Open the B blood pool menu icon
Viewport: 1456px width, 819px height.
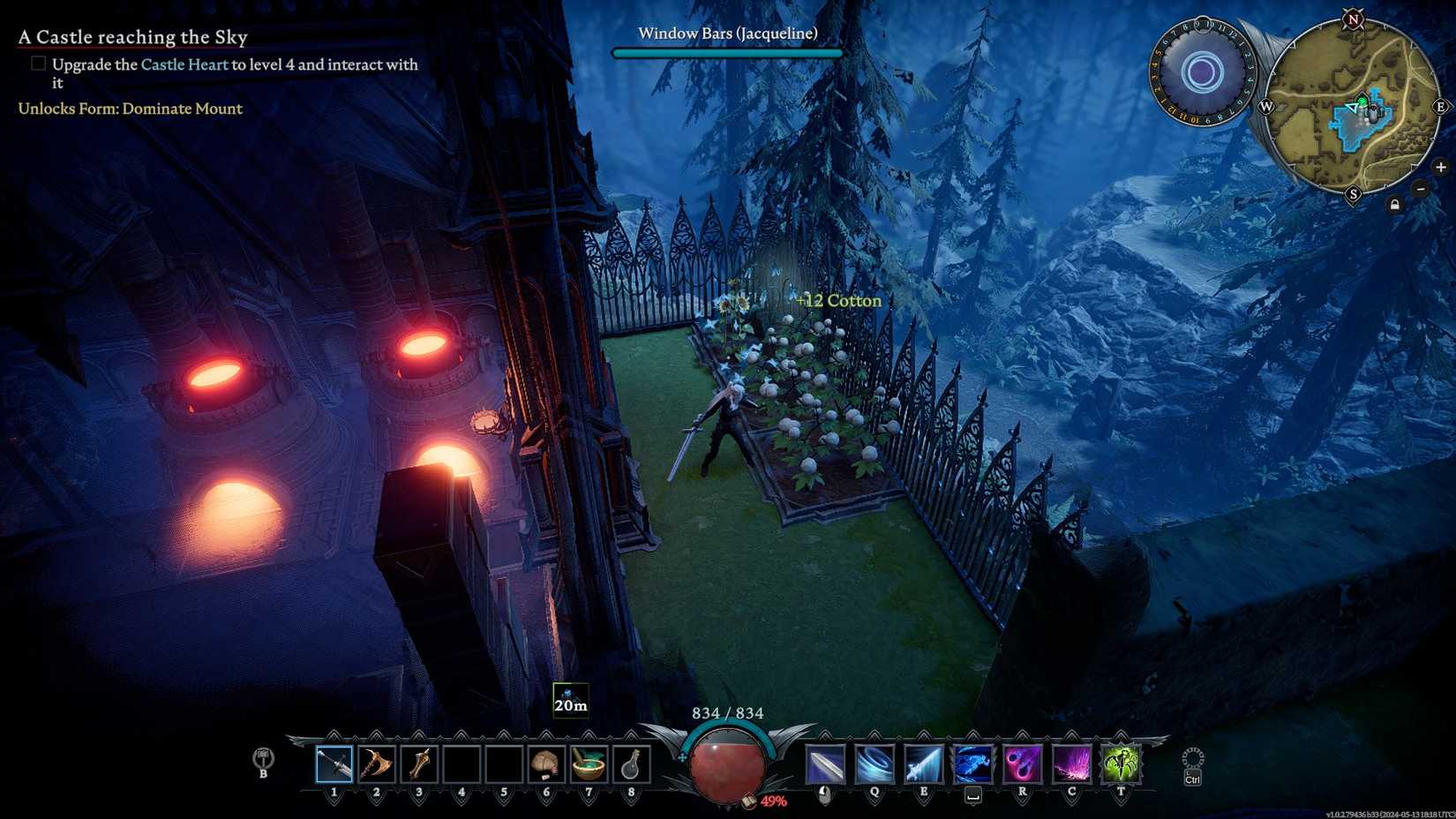click(262, 761)
